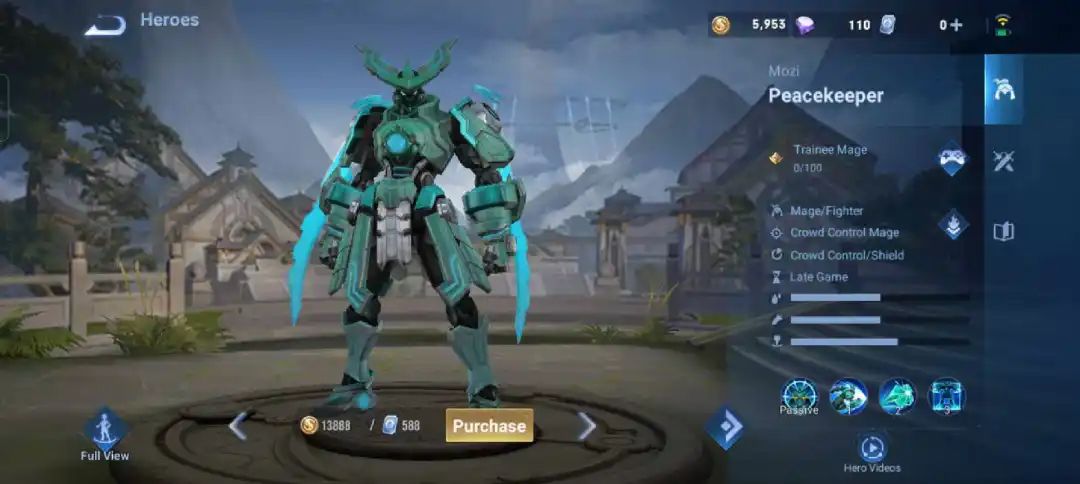View the Passive skill icon
The image size is (1080, 484).
[x=799, y=396]
